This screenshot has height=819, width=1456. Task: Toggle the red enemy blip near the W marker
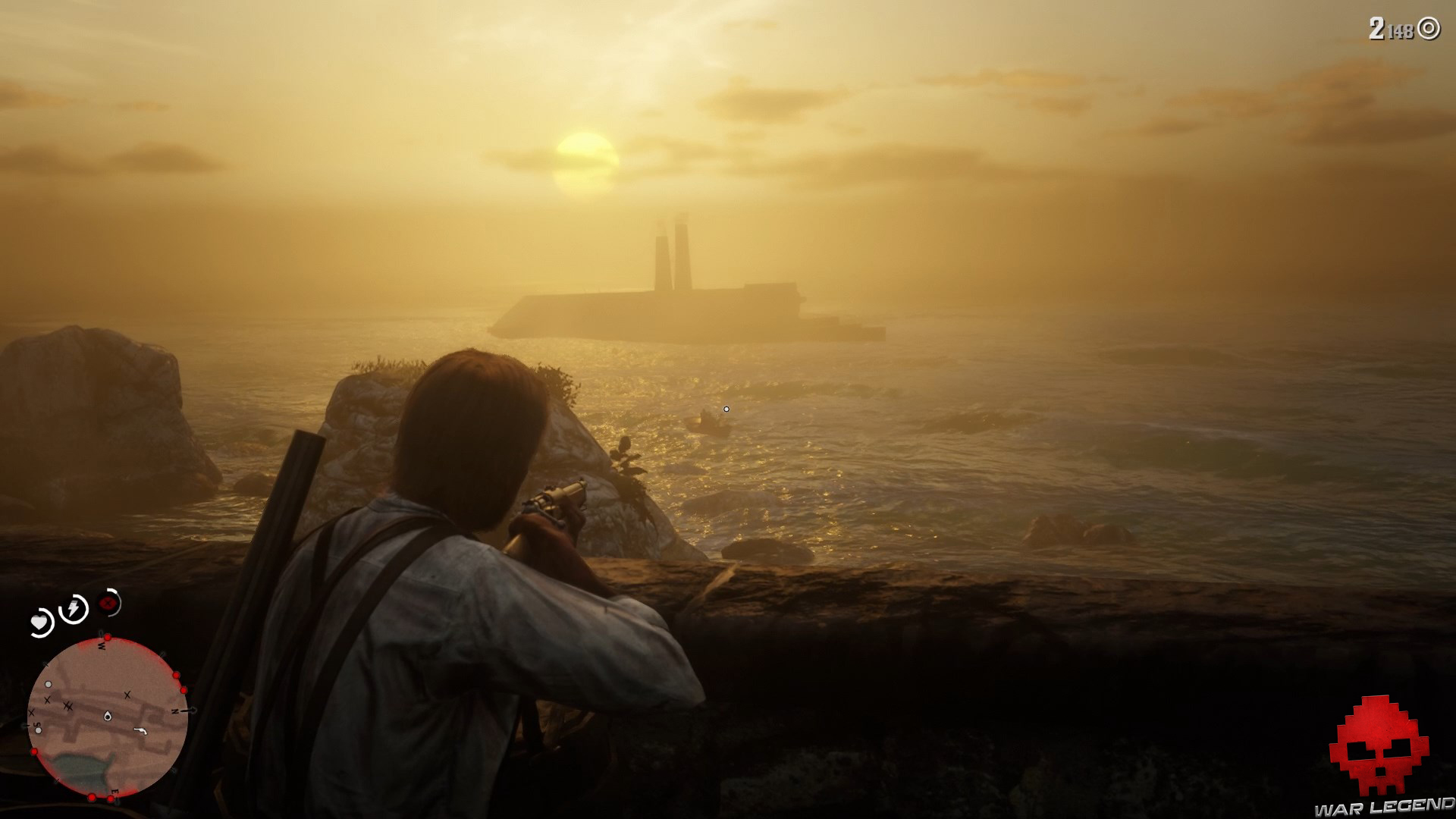108,636
